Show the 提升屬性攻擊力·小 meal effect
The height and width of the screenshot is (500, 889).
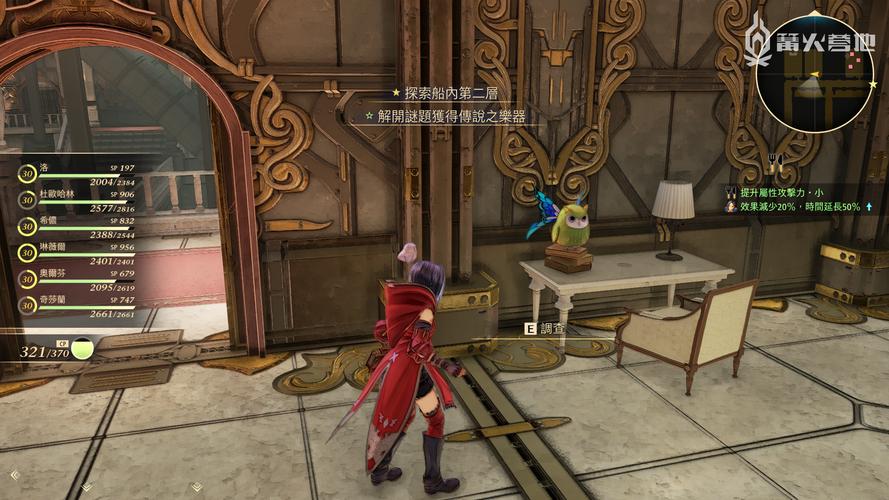click(x=784, y=190)
